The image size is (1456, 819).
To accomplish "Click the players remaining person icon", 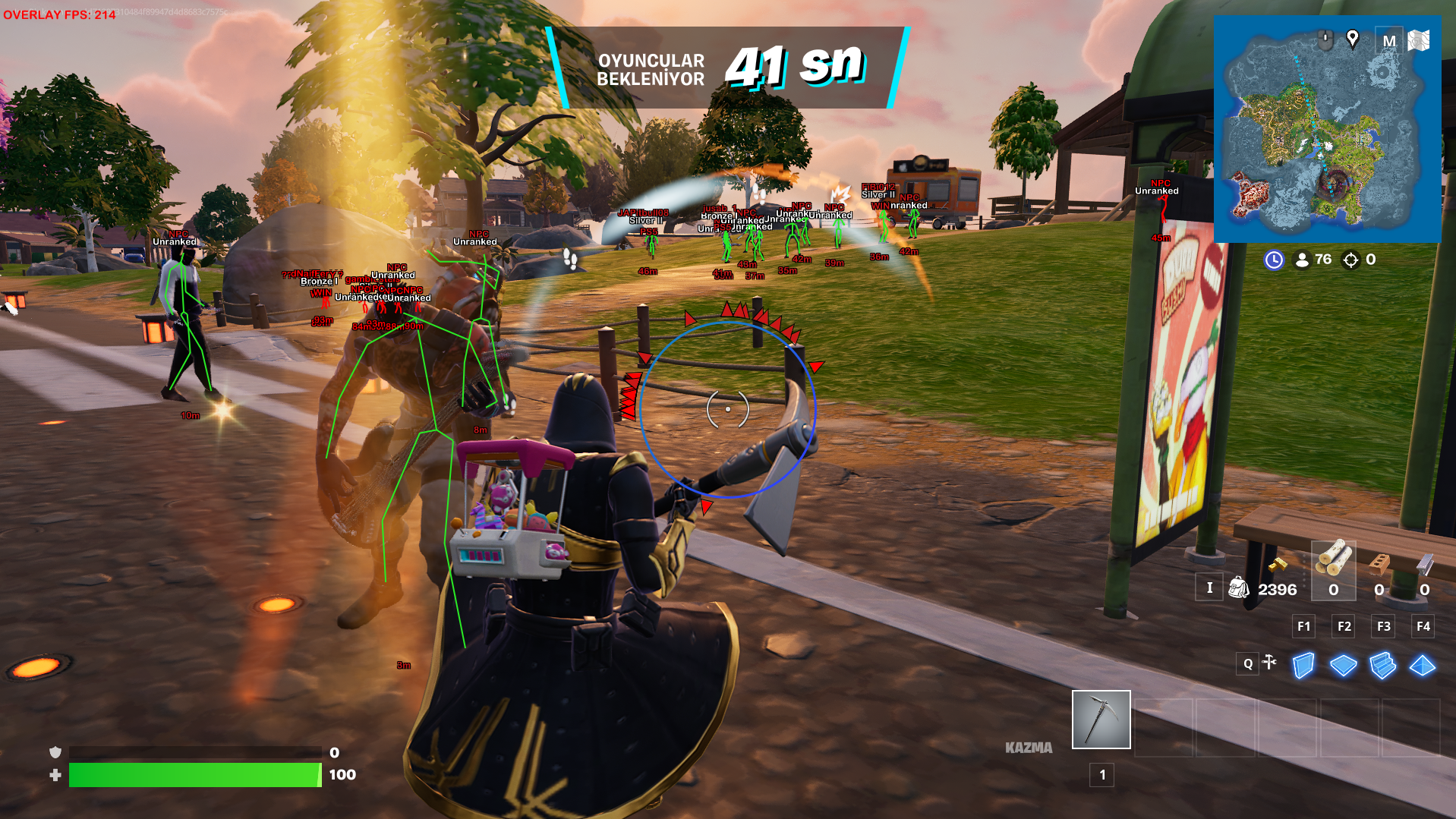I will (x=1302, y=260).
